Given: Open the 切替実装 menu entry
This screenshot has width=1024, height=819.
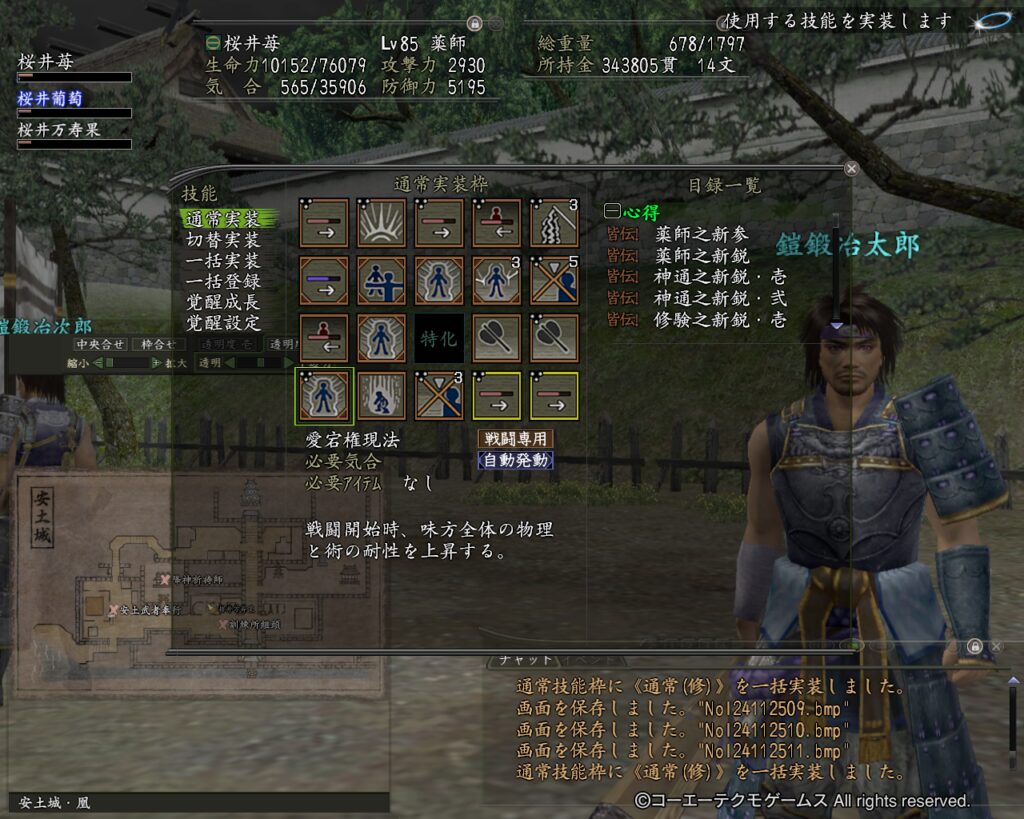Looking at the screenshot, I should pyautogui.click(x=222, y=240).
